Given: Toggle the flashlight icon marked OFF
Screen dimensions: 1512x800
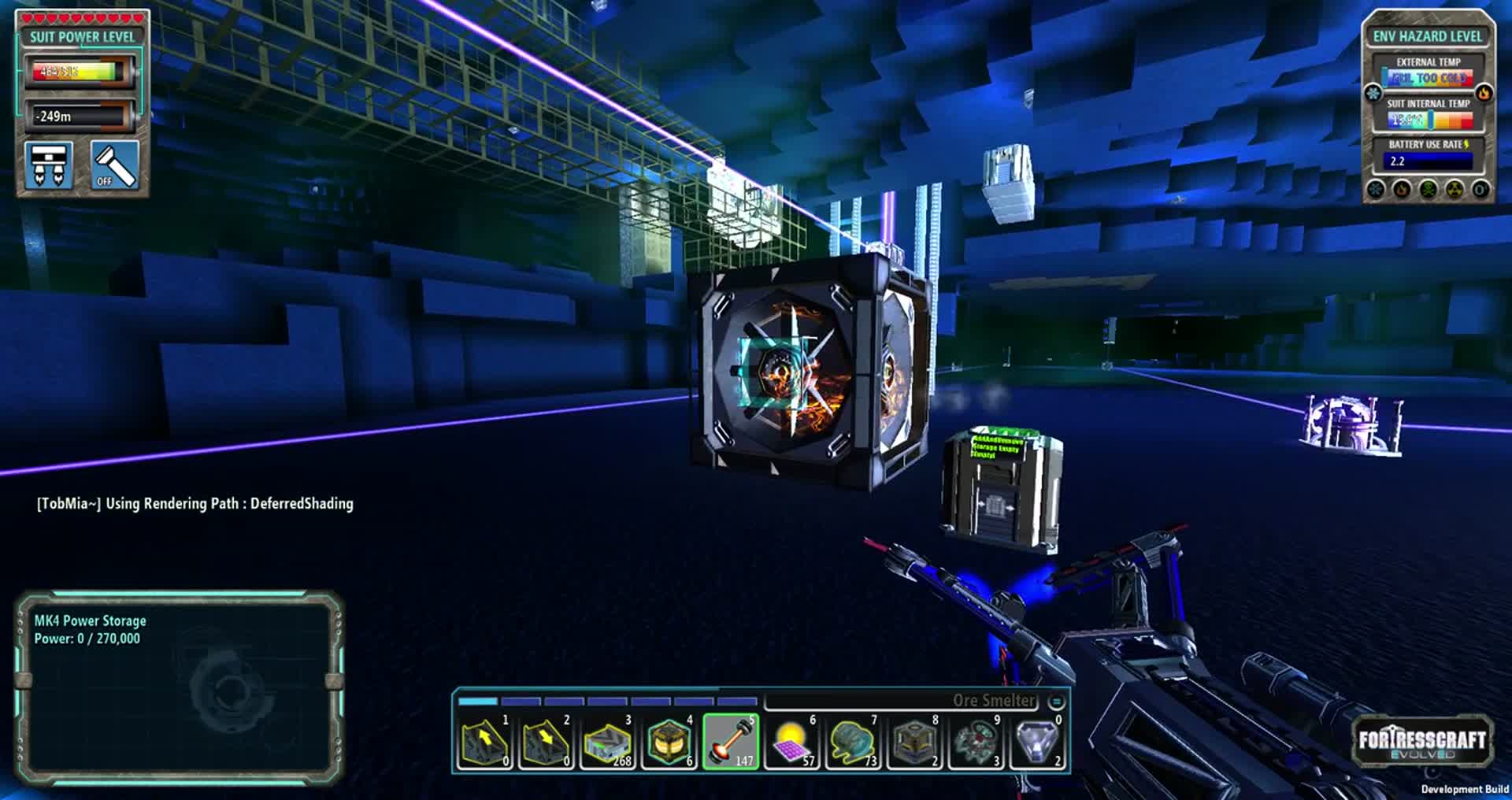Looking at the screenshot, I should click(x=115, y=165).
